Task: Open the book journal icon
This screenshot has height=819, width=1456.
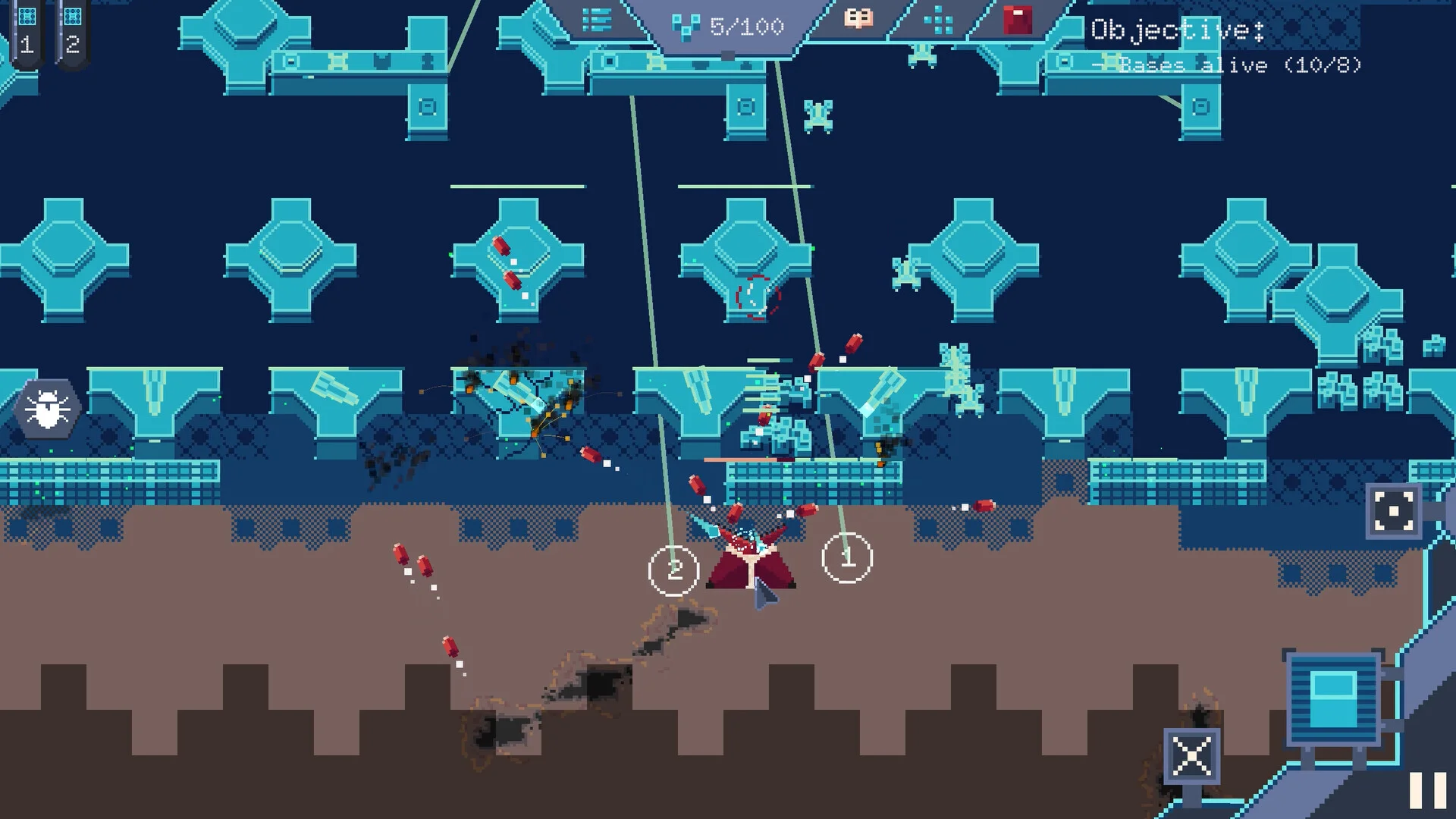Action: tap(858, 19)
